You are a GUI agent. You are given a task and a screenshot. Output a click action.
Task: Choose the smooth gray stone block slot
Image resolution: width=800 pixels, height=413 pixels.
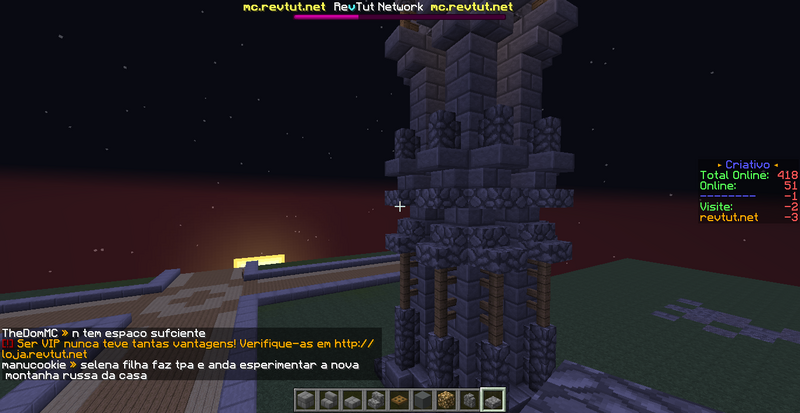(422, 400)
